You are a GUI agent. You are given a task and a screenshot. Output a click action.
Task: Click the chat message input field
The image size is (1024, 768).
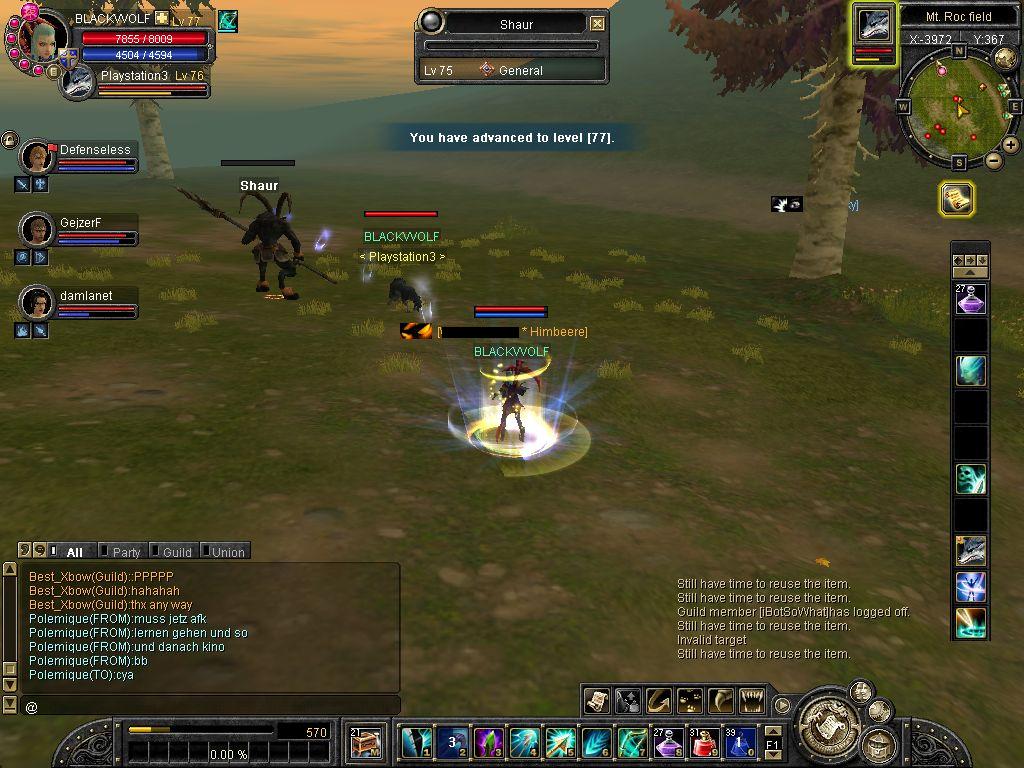(210, 706)
